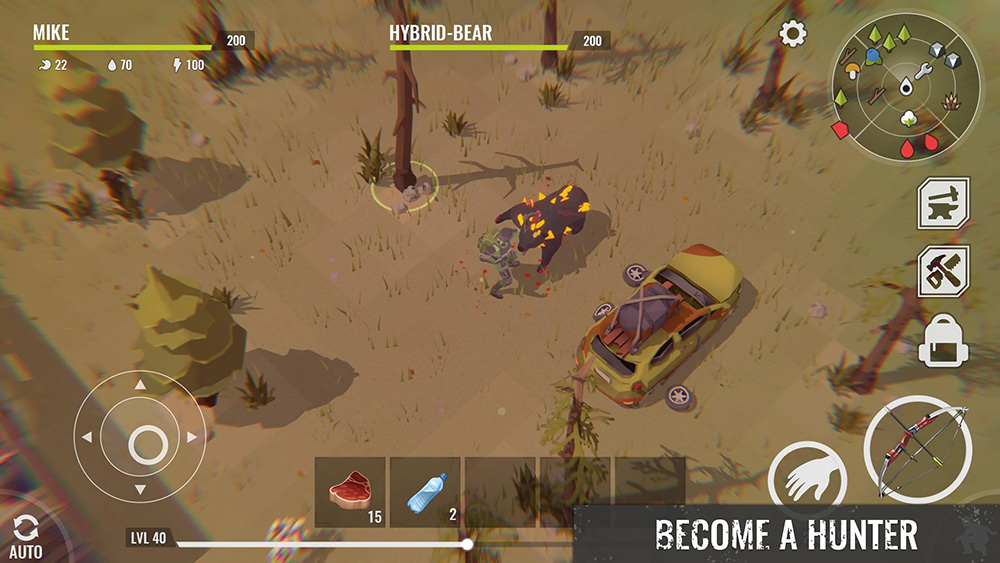1000x563 pixels.
Task: Open the hammer and saw build menu
Action: point(943,271)
